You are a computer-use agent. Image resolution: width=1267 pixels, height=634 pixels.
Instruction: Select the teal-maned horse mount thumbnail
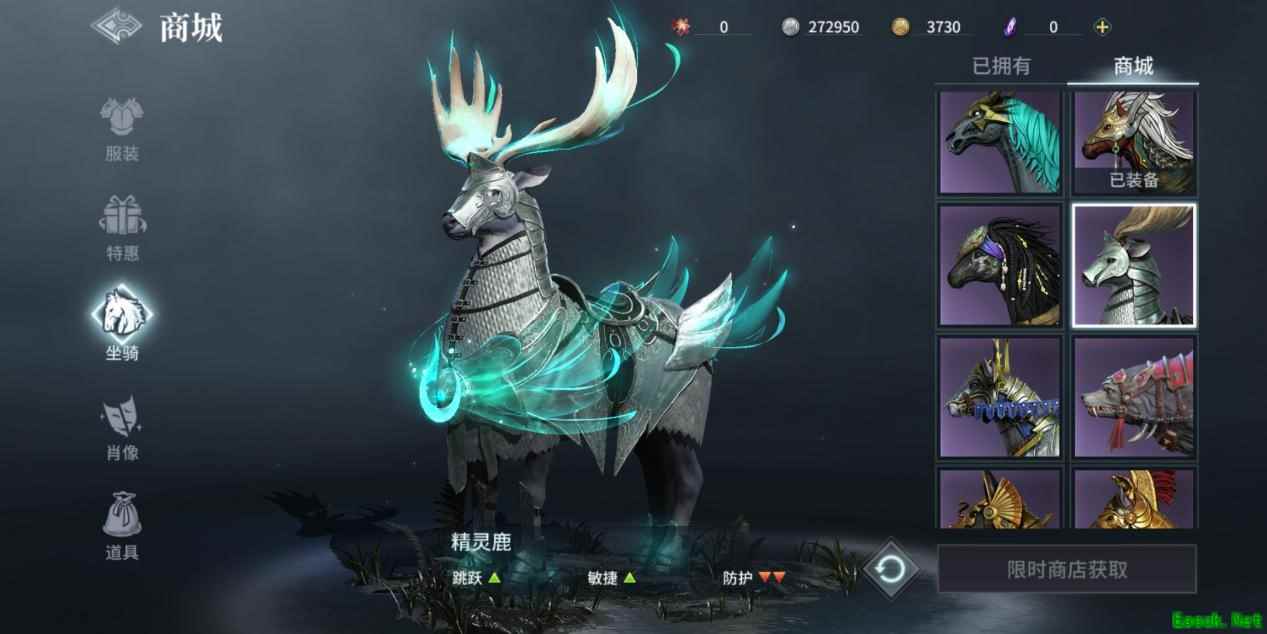point(1000,143)
